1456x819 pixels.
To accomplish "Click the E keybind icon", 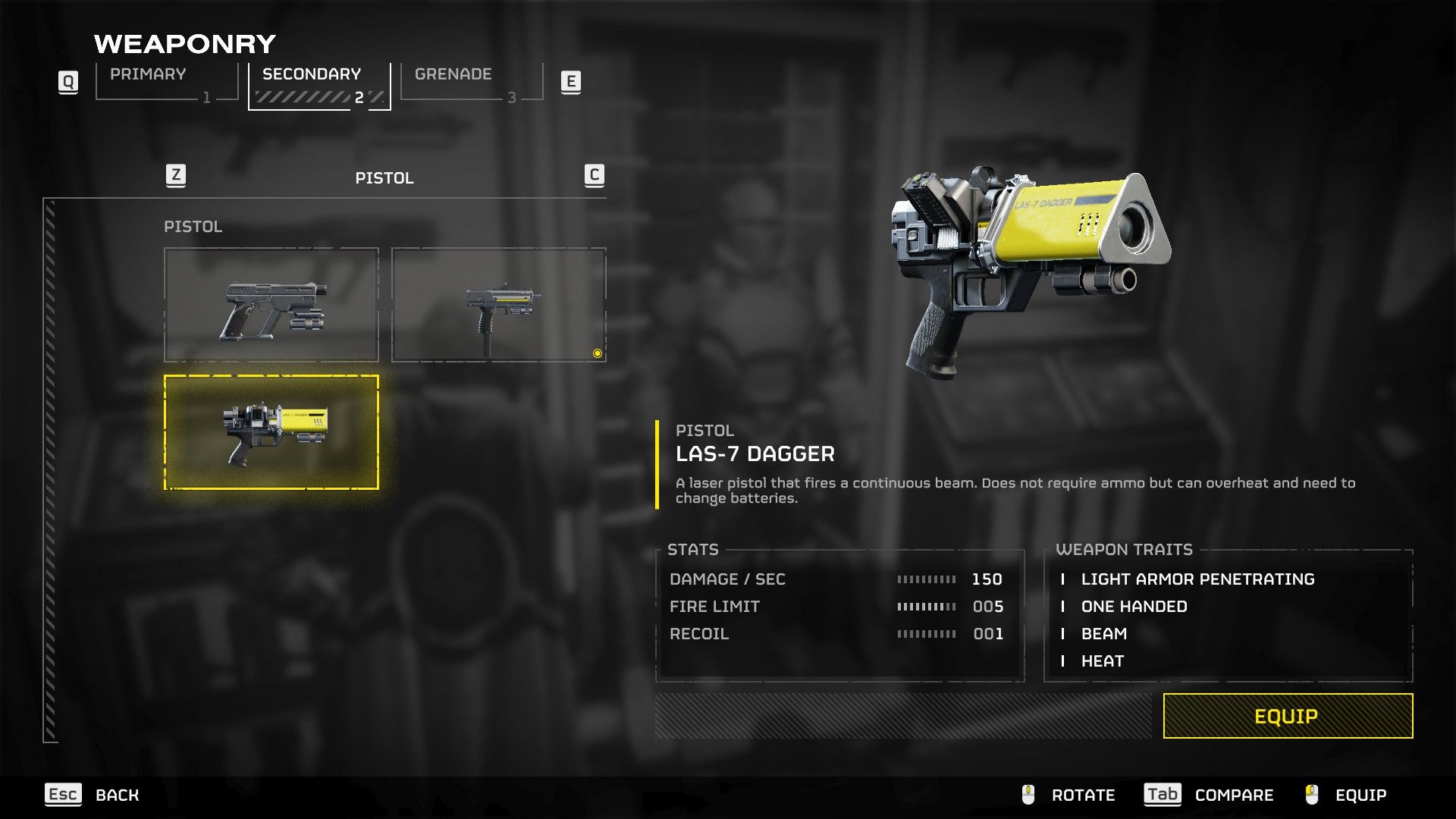I will click(x=571, y=82).
